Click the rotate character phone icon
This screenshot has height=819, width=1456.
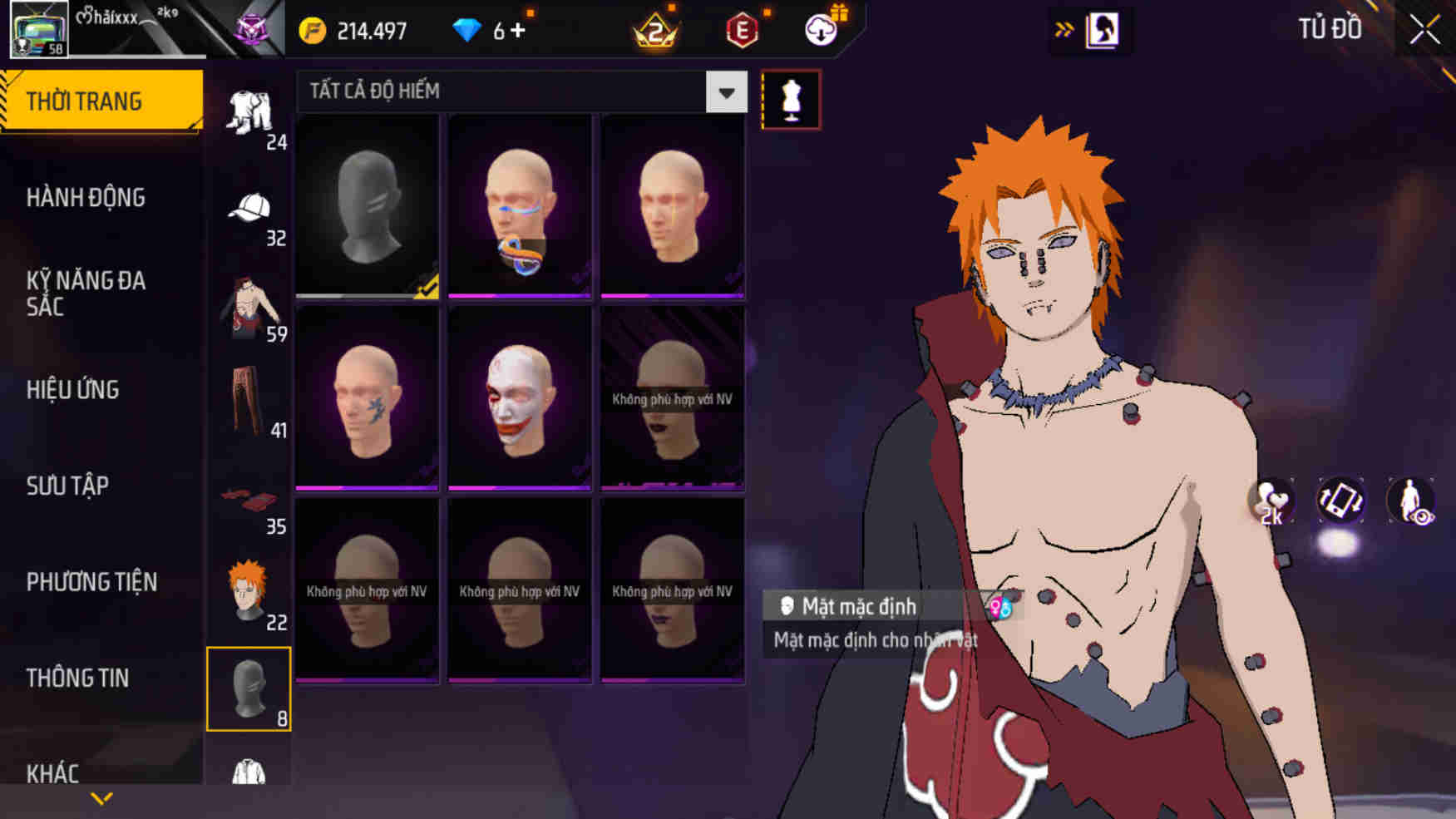click(1343, 501)
